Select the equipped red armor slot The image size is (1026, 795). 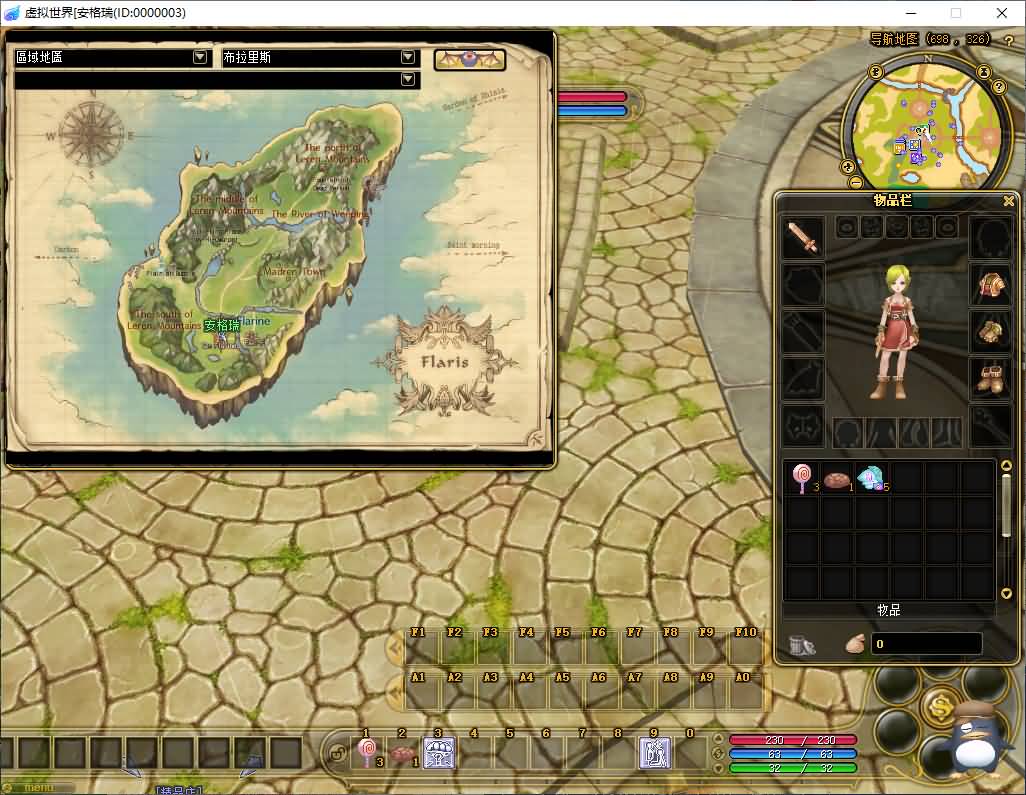pyautogui.click(x=991, y=285)
